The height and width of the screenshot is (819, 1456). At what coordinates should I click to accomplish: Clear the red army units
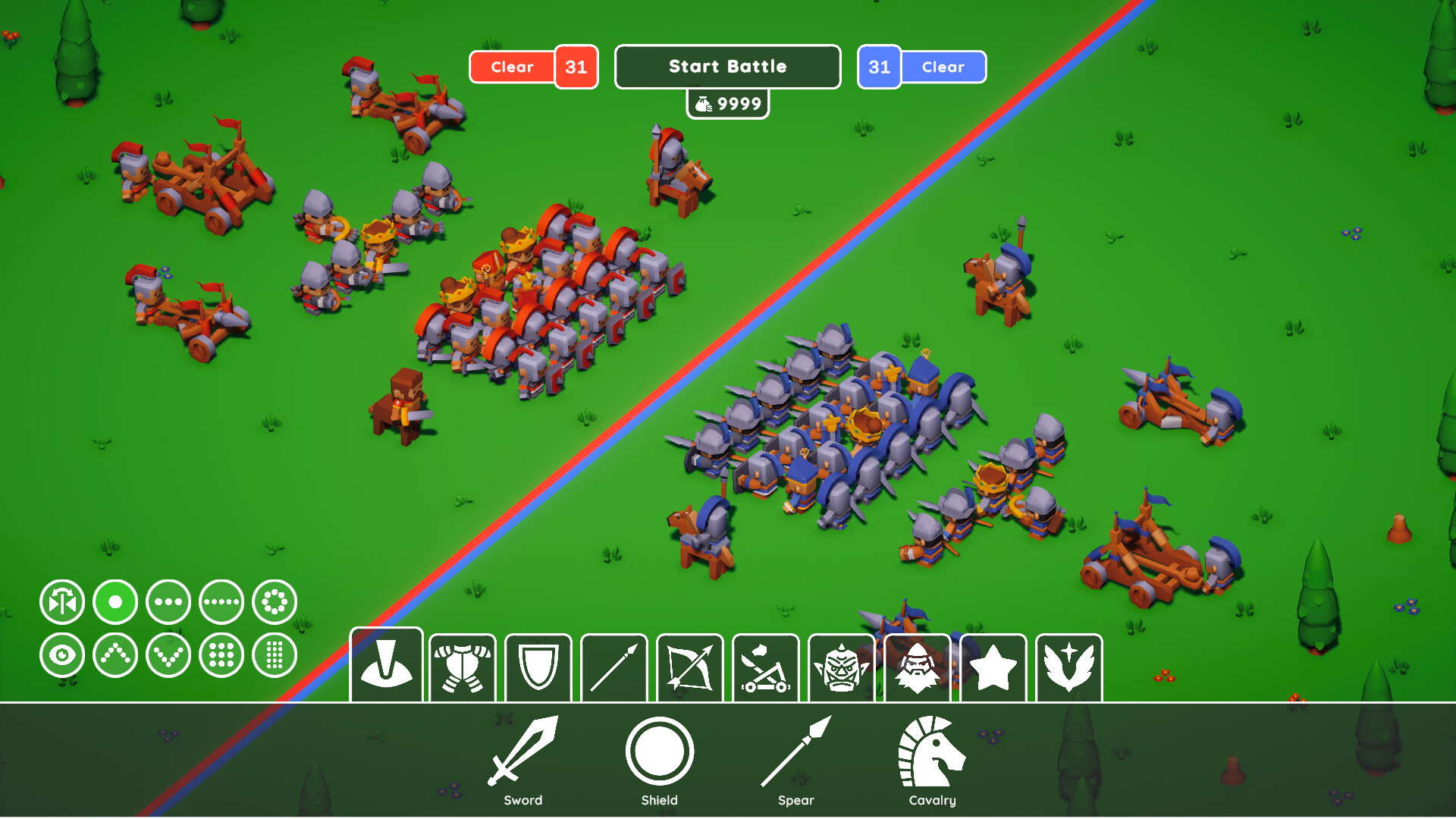[513, 67]
